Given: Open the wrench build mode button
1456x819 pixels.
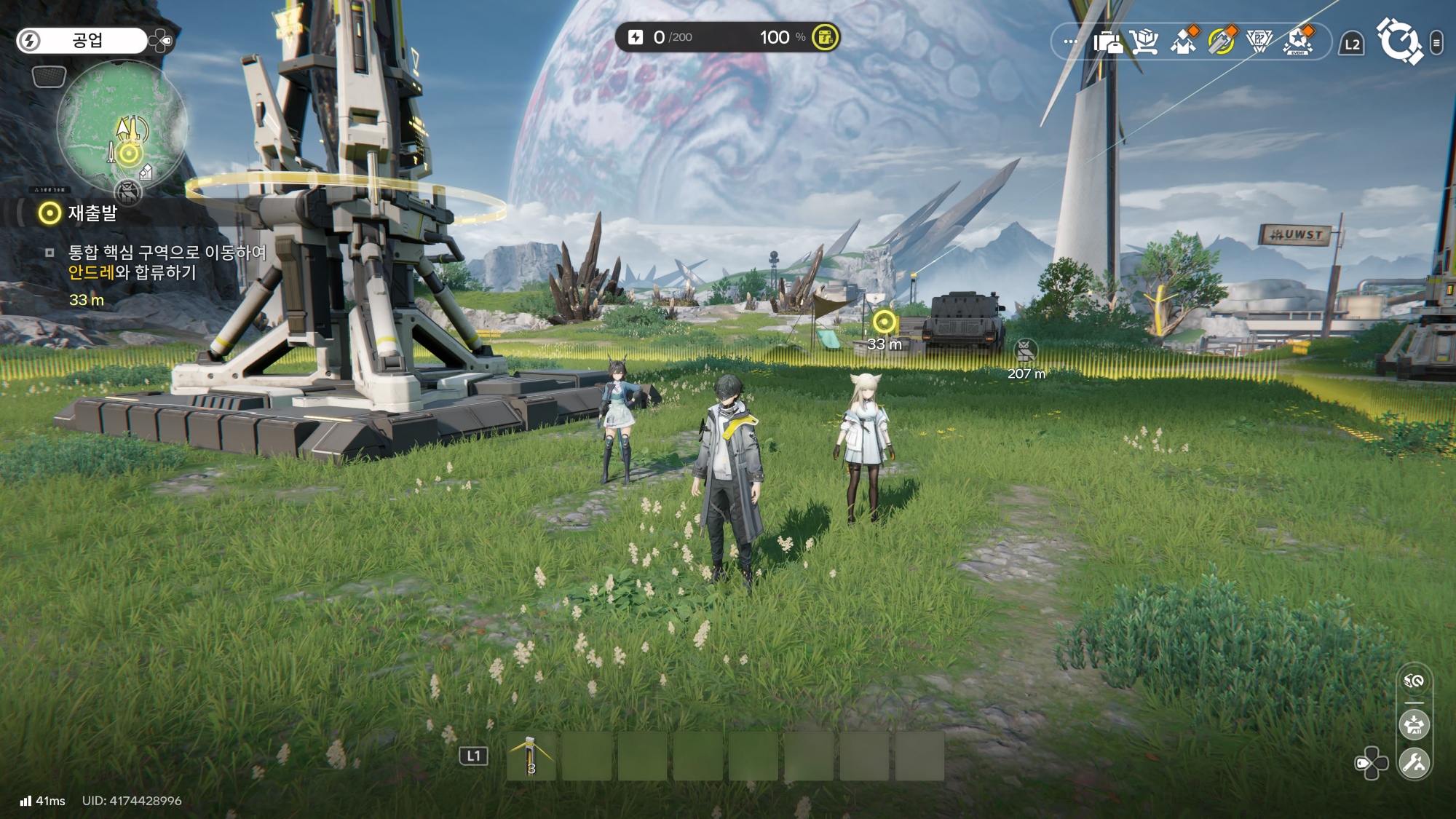Looking at the screenshot, I should click(x=1415, y=763).
